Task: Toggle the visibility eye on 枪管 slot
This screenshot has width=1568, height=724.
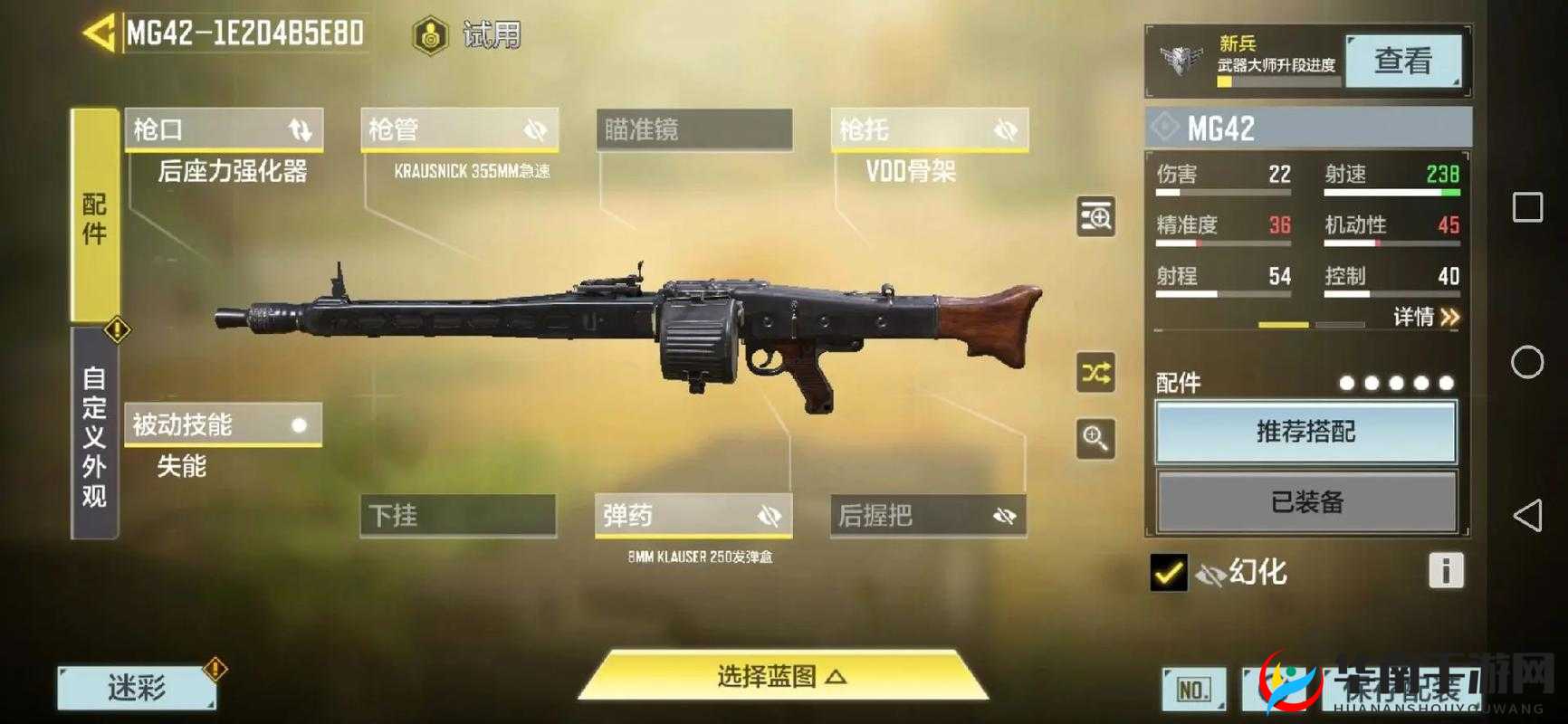Action: point(537,129)
